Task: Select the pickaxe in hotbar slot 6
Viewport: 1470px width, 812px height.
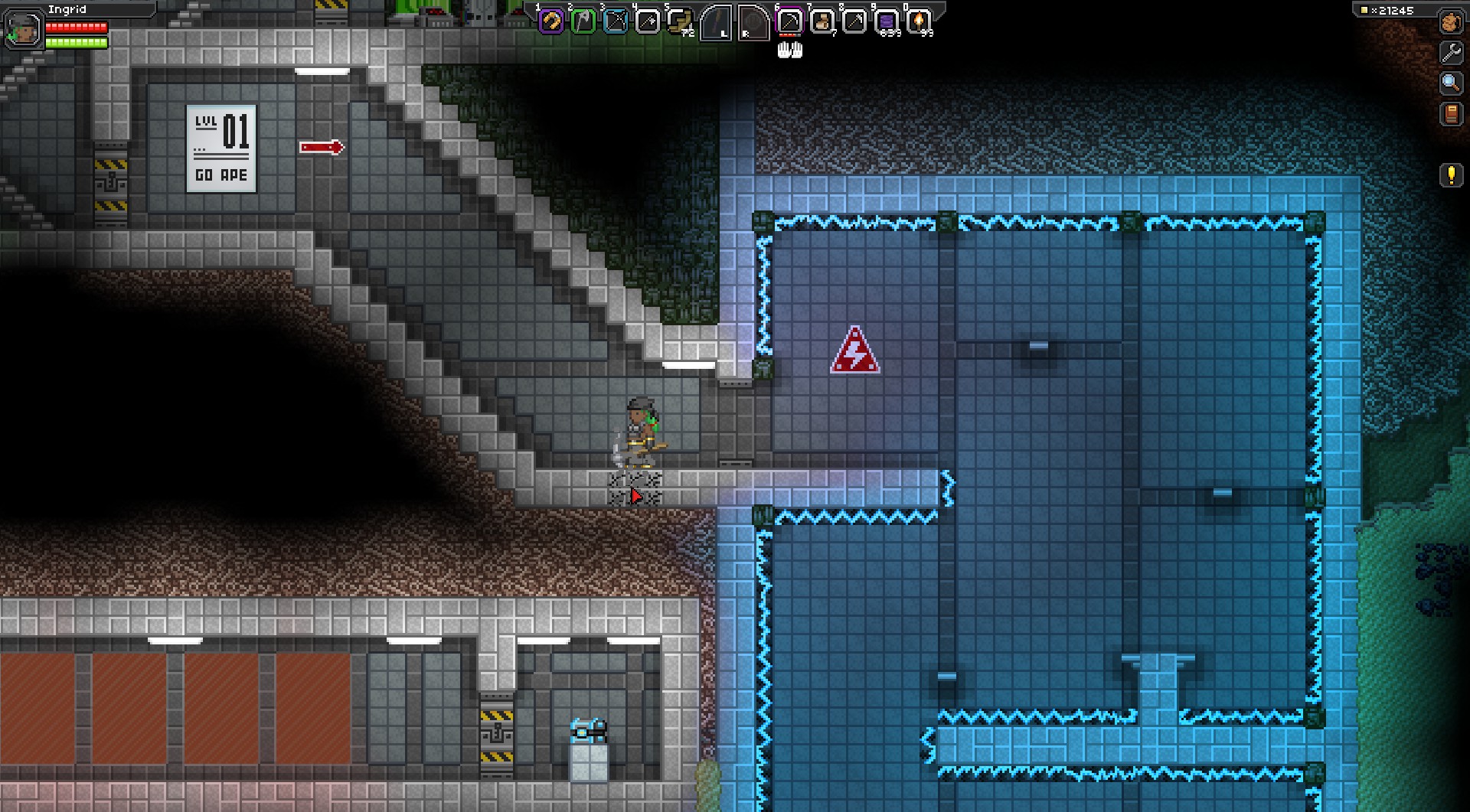Action: (789, 22)
